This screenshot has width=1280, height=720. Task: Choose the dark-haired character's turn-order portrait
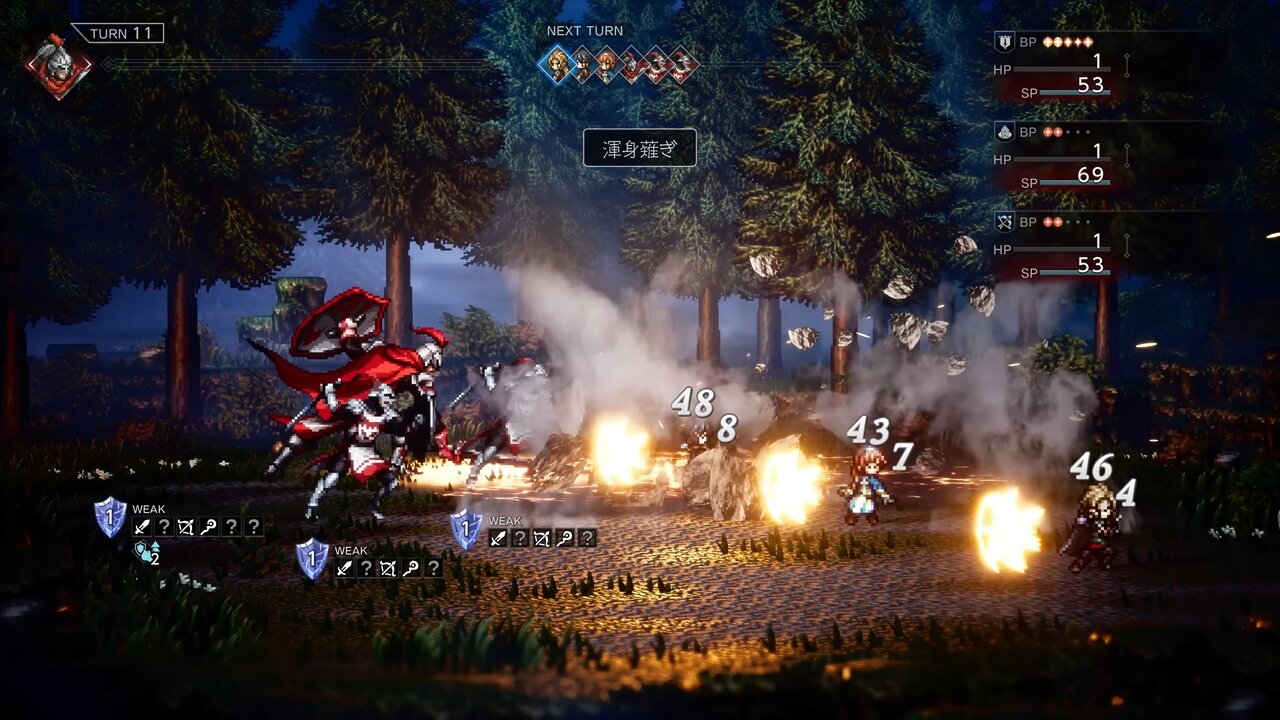[582, 65]
